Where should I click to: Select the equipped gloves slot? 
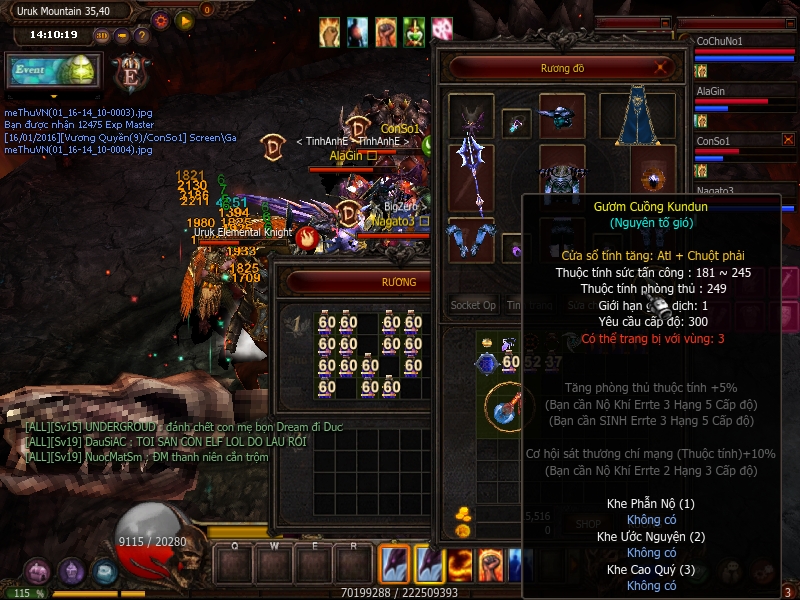[470, 240]
